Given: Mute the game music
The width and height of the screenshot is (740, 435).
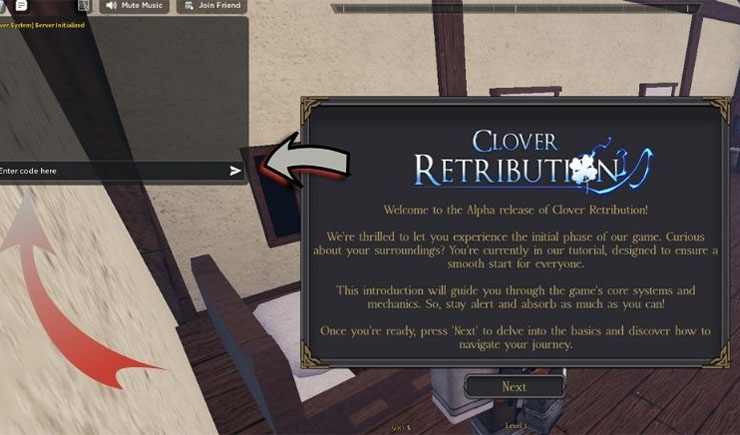Looking at the screenshot, I should tap(135, 6).
